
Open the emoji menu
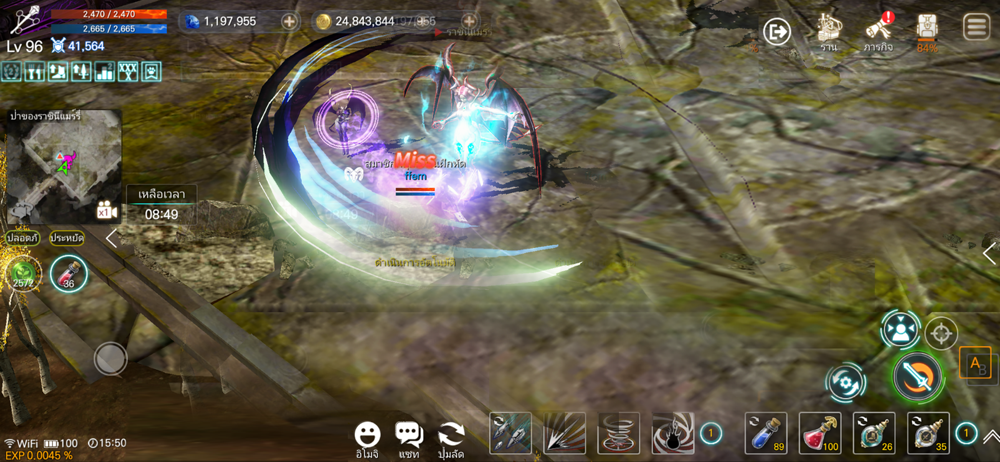(367, 434)
